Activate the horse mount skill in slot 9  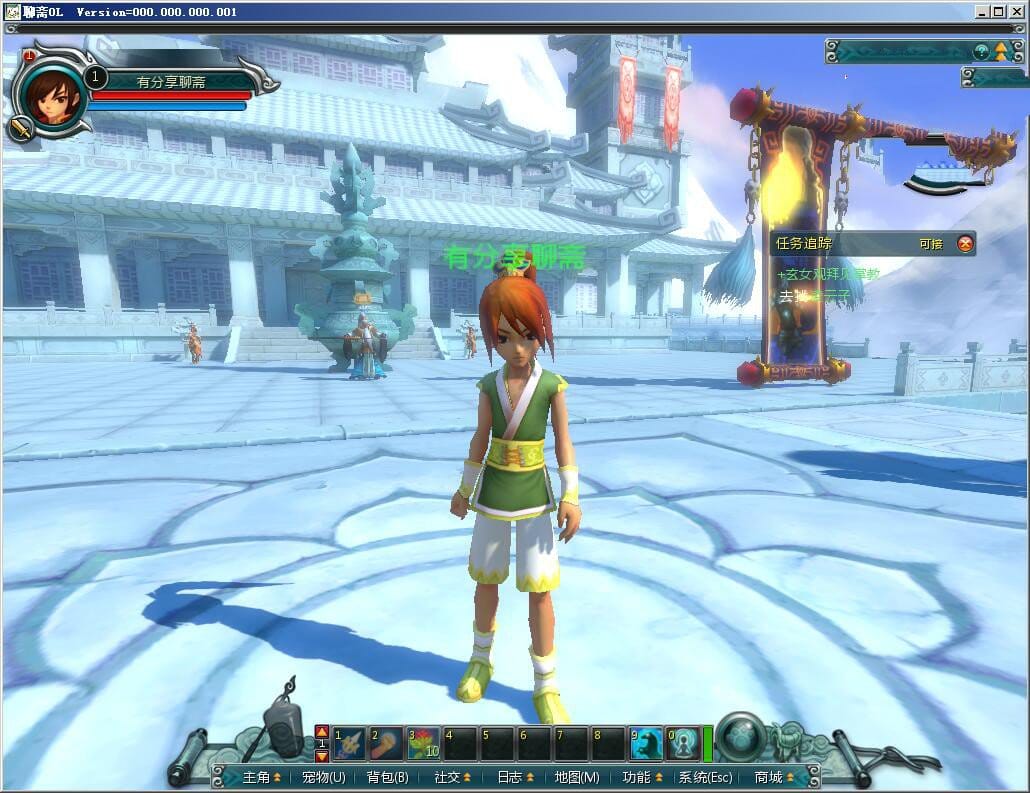(x=646, y=743)
